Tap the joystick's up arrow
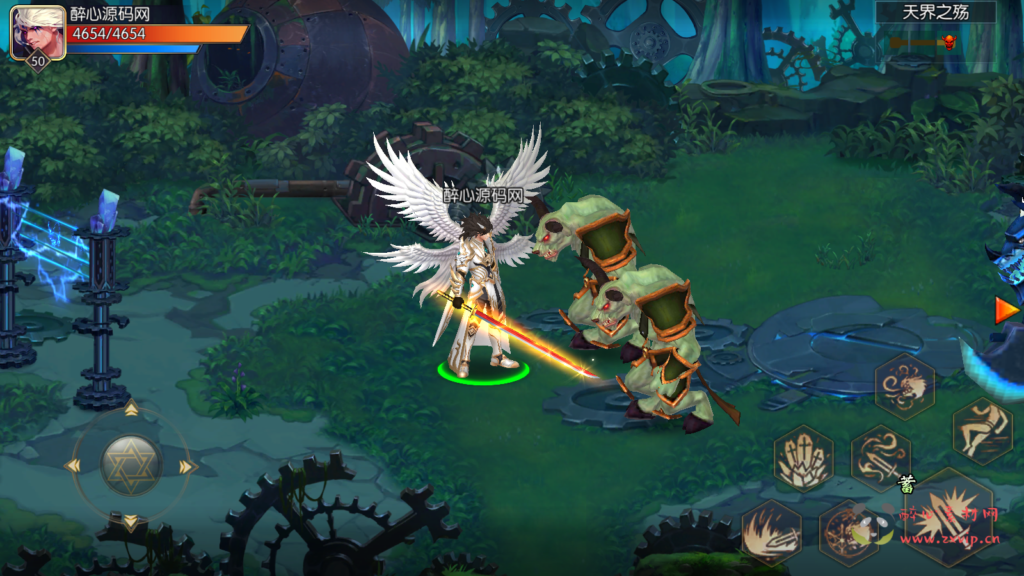 (x=130, y=409)
